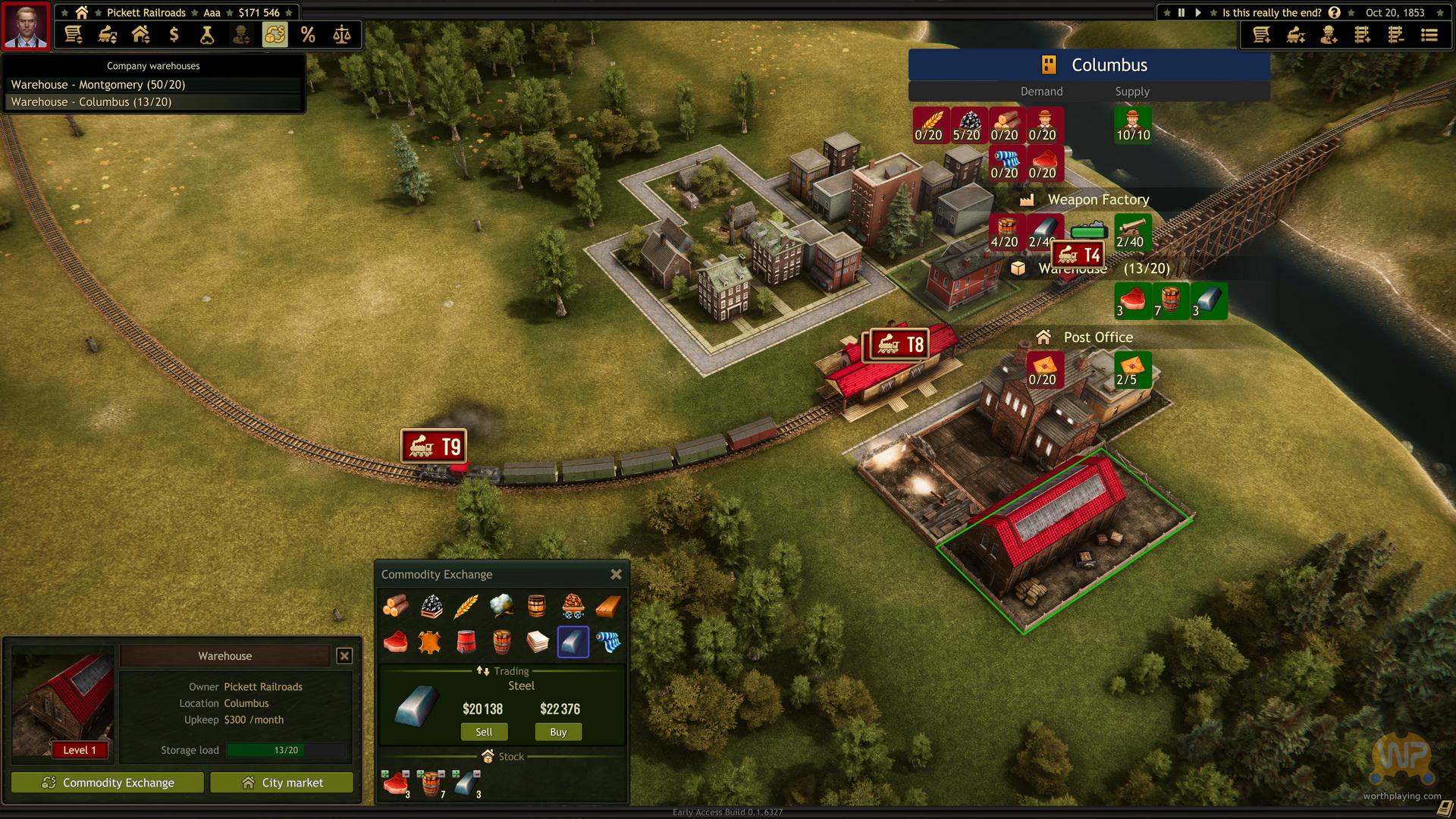Open the City market button
1456x819 pixels.
tap(281, 783)
